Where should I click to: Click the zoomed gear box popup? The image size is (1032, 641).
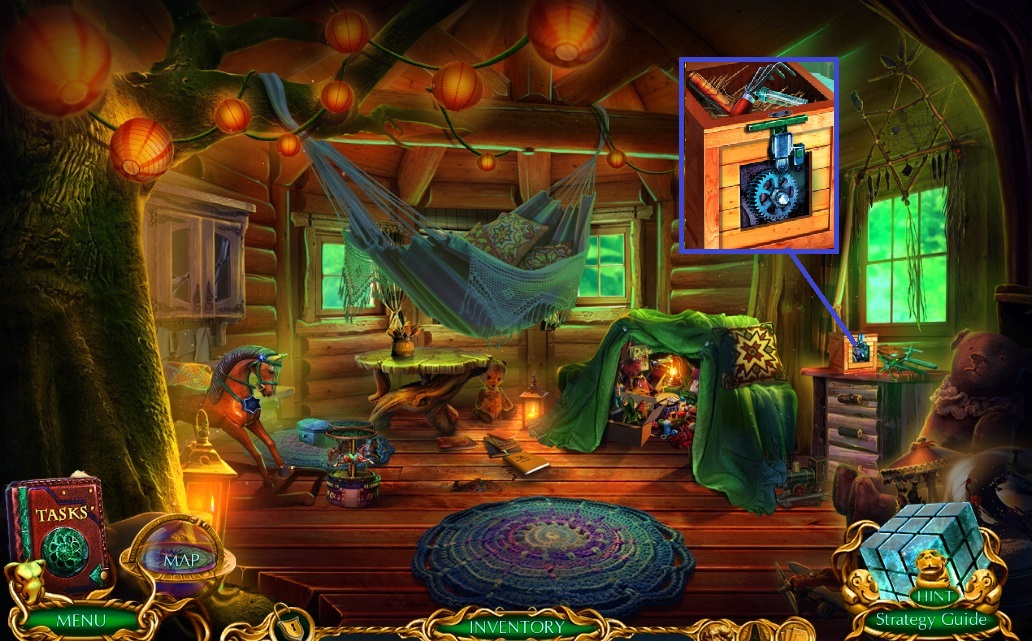click(759, 156)
